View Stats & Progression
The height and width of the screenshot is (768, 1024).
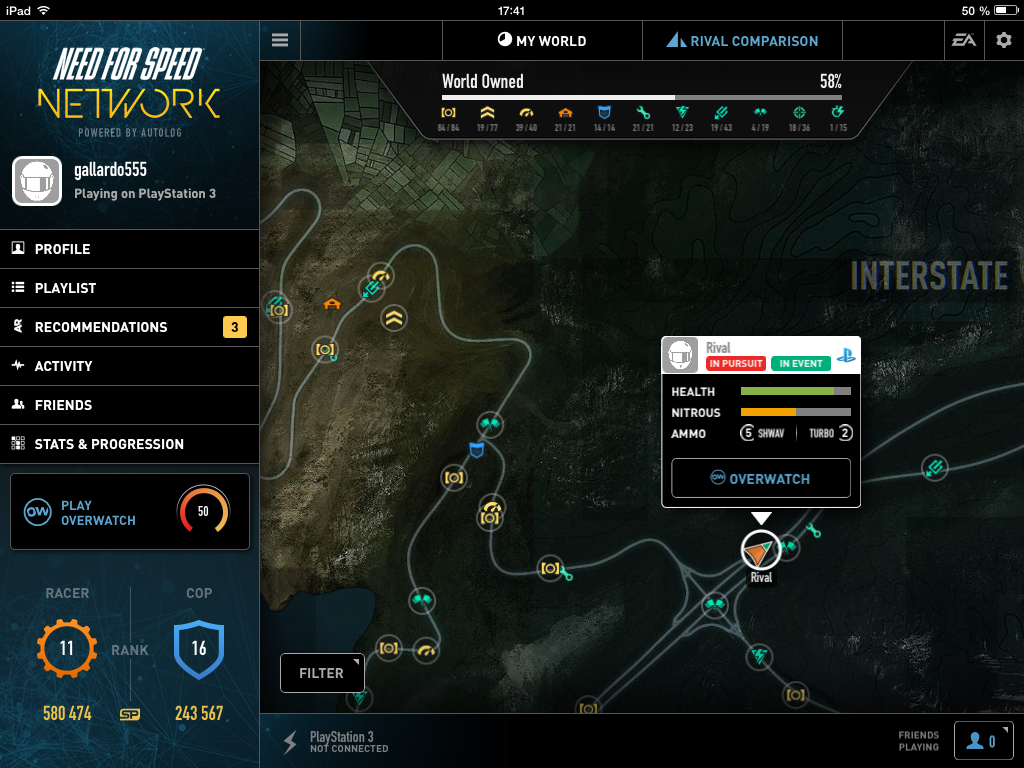click(129, 444)
